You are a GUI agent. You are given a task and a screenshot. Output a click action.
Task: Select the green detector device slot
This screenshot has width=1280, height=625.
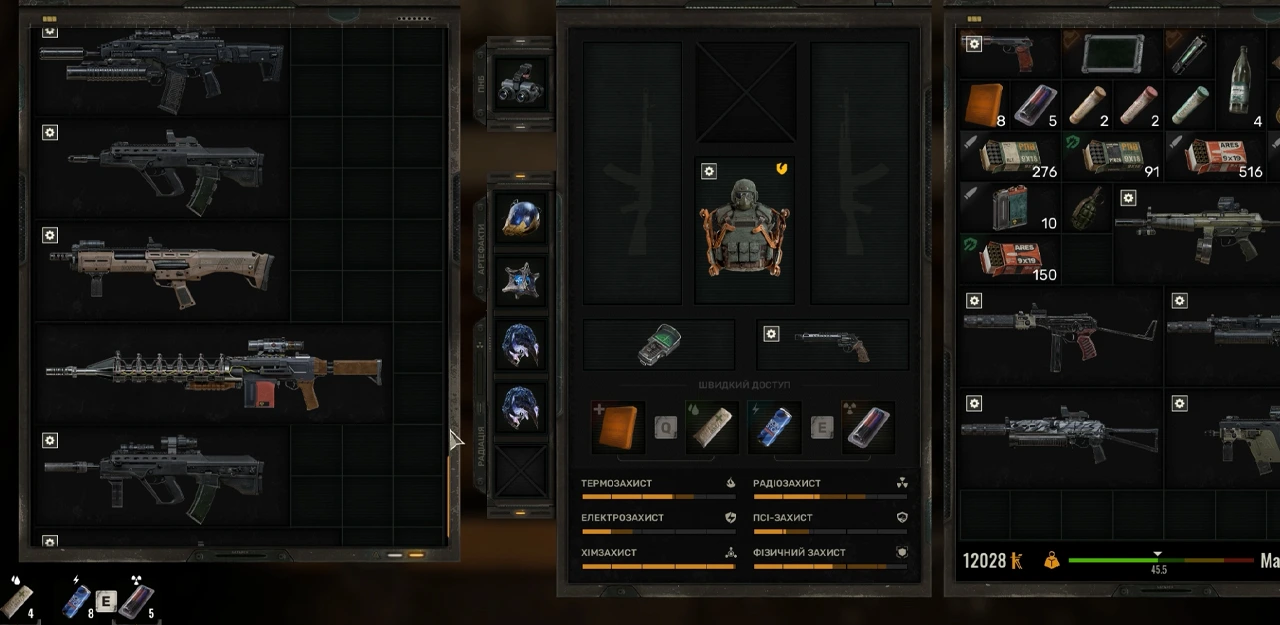[659, 345]
